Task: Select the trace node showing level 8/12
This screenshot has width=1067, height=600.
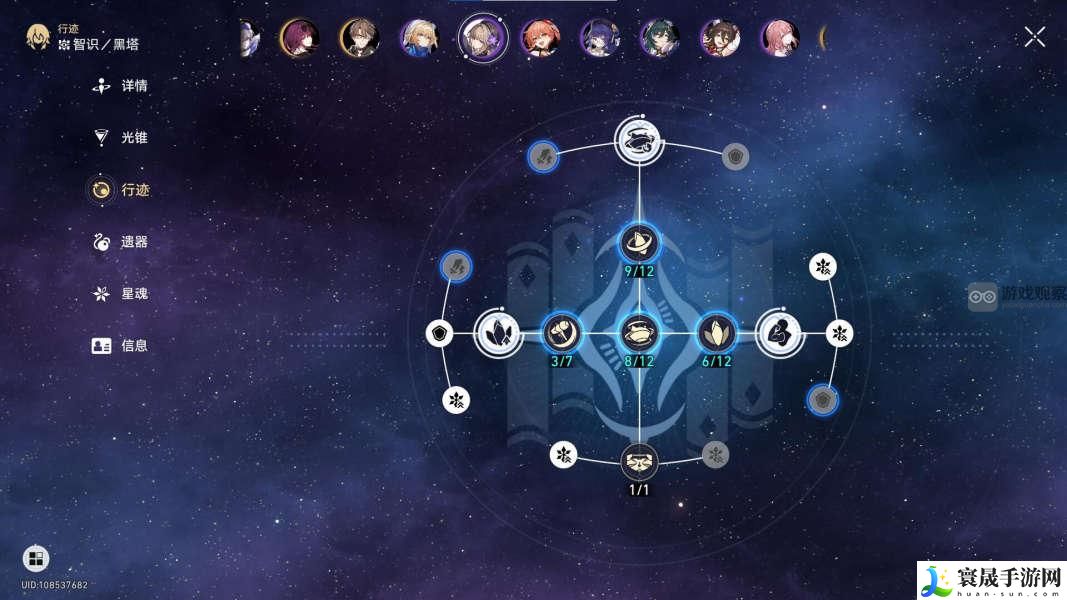Action: click(638, 332)
